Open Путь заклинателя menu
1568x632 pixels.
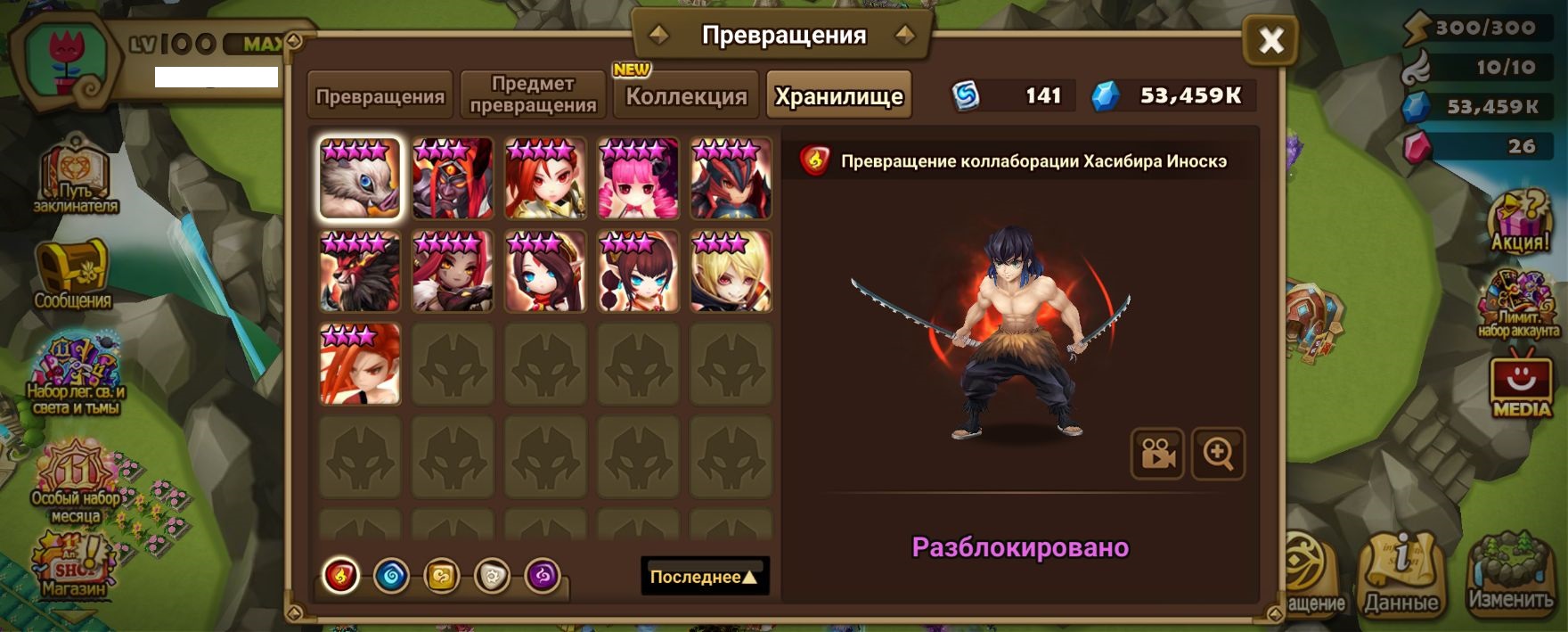75,176
